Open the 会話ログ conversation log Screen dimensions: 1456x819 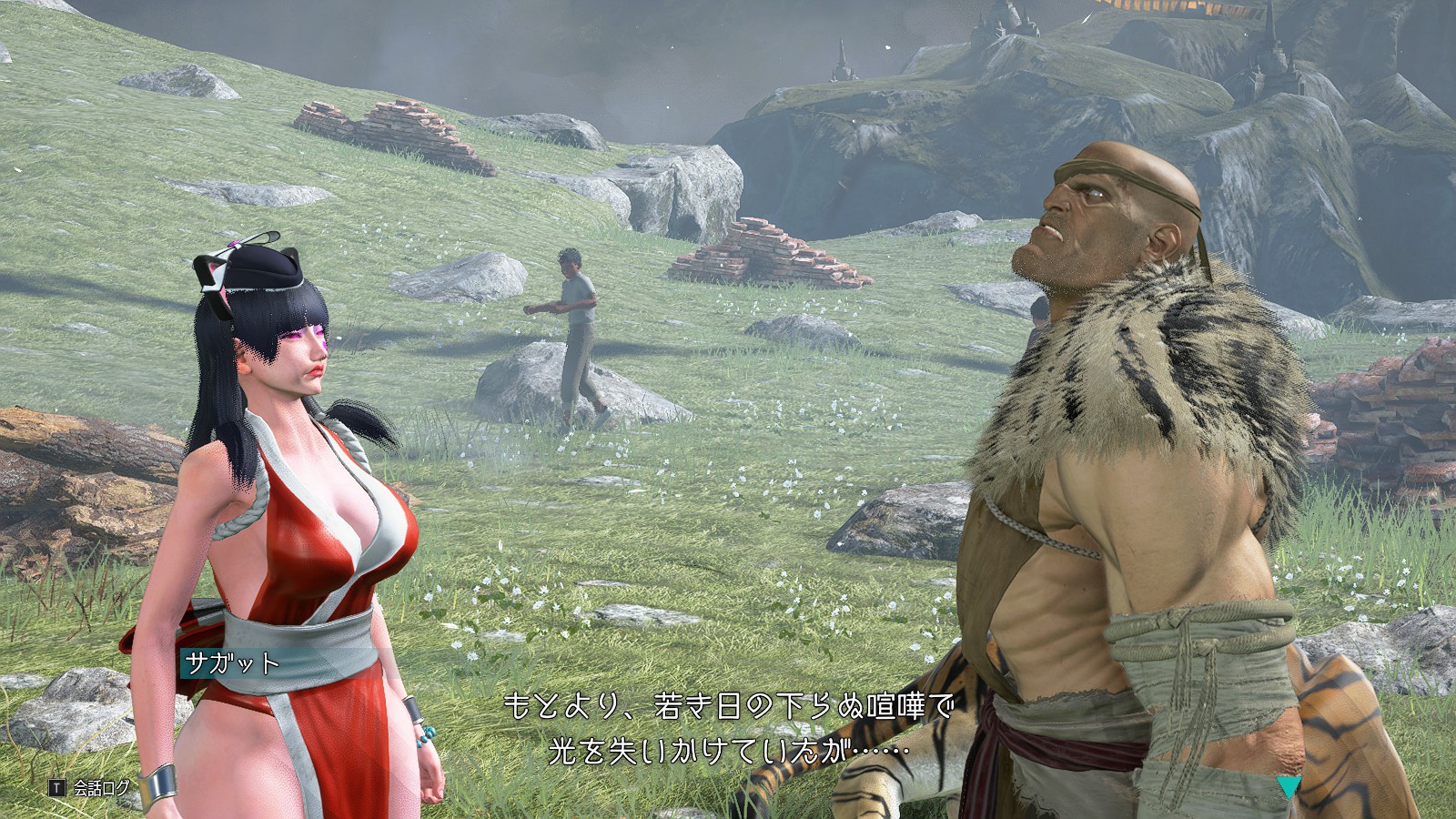[x=91, y=788]
